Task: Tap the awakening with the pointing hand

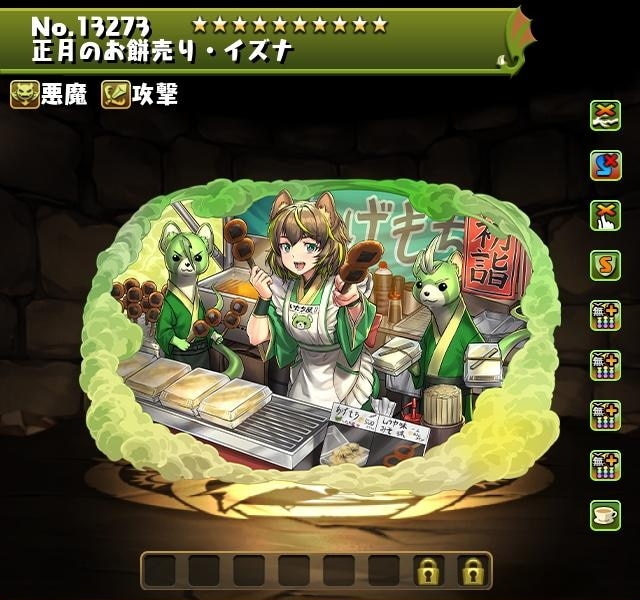Action: point(604,213)
